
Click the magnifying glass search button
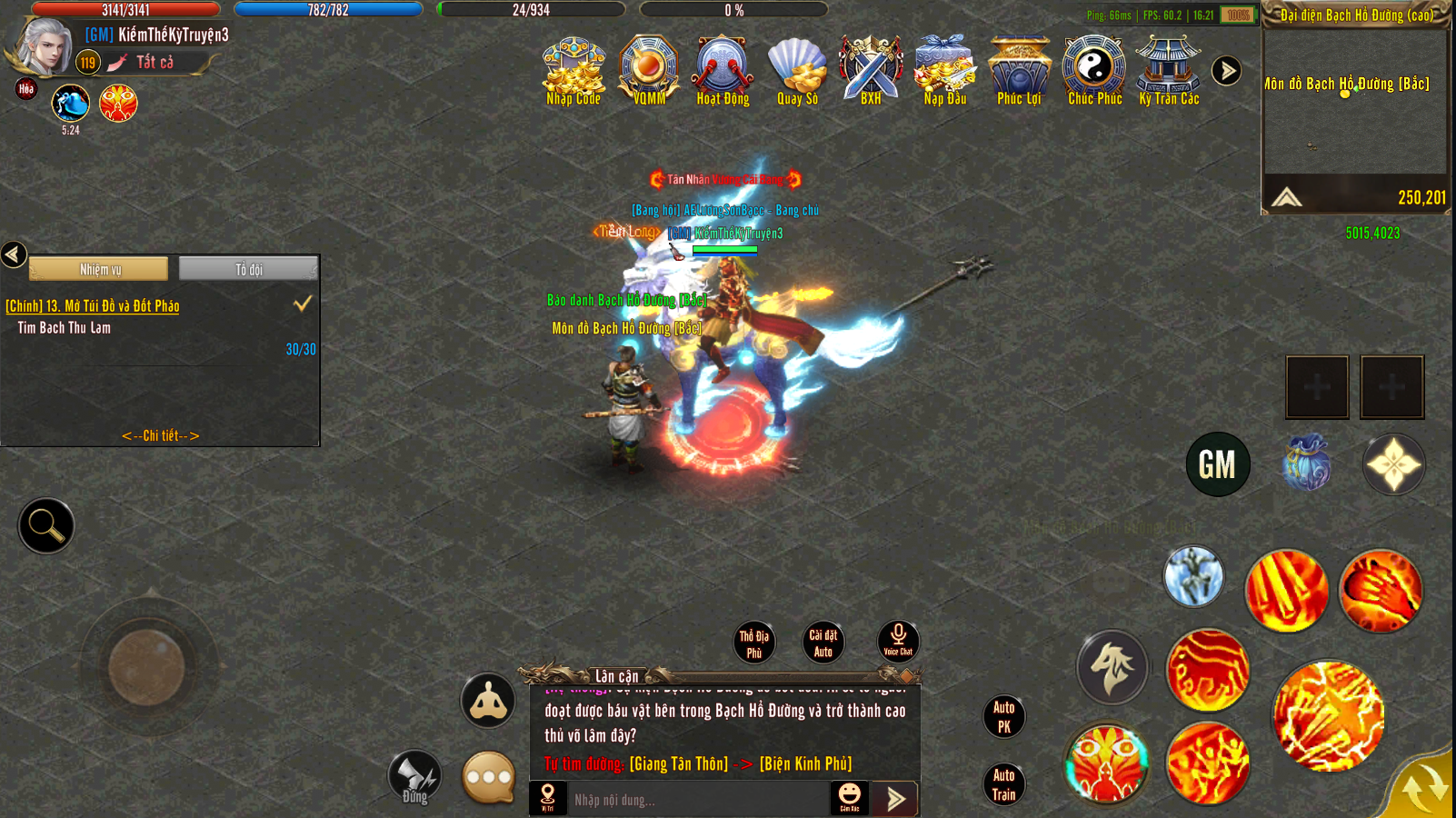click(x=45, y=525)
